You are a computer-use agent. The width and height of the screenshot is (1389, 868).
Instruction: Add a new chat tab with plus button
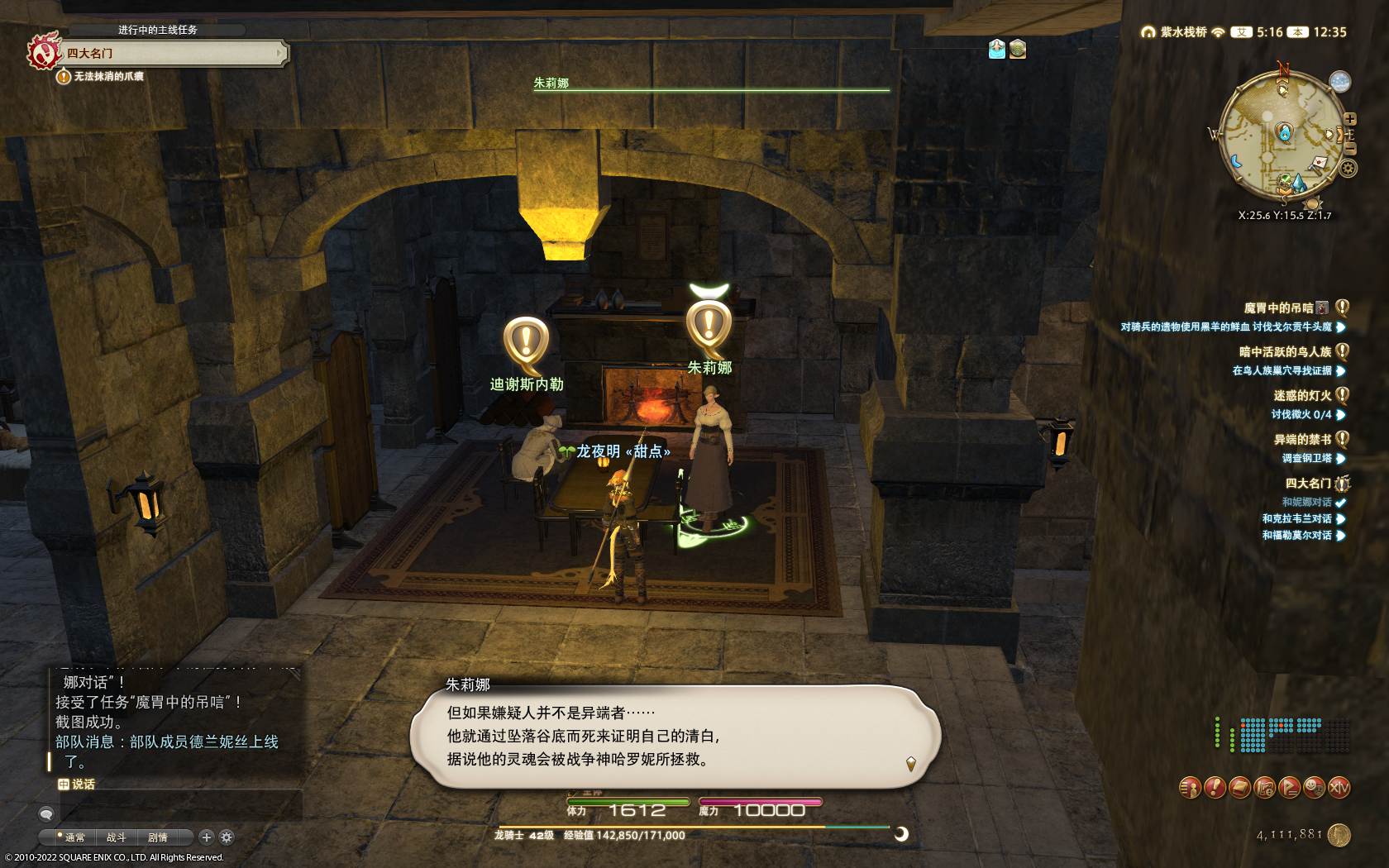[x=207, y=837]
